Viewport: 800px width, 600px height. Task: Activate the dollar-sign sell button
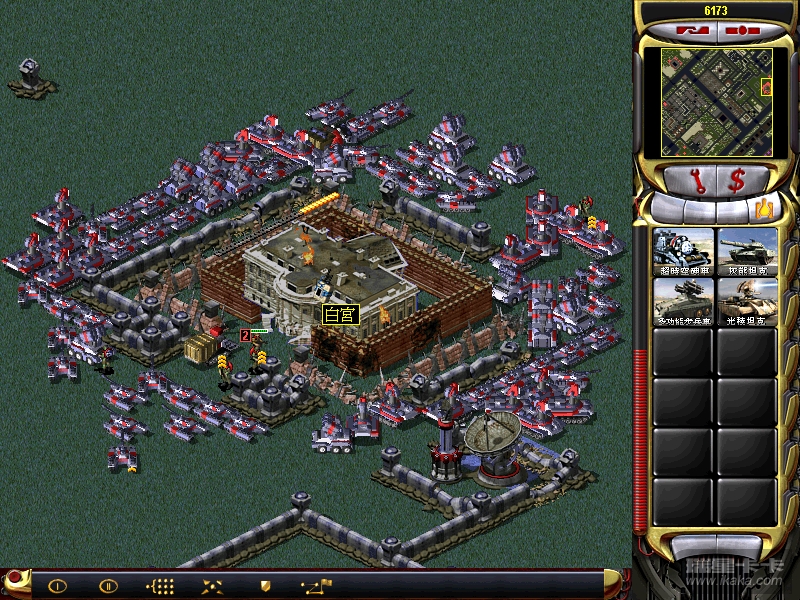click(736, 181)
